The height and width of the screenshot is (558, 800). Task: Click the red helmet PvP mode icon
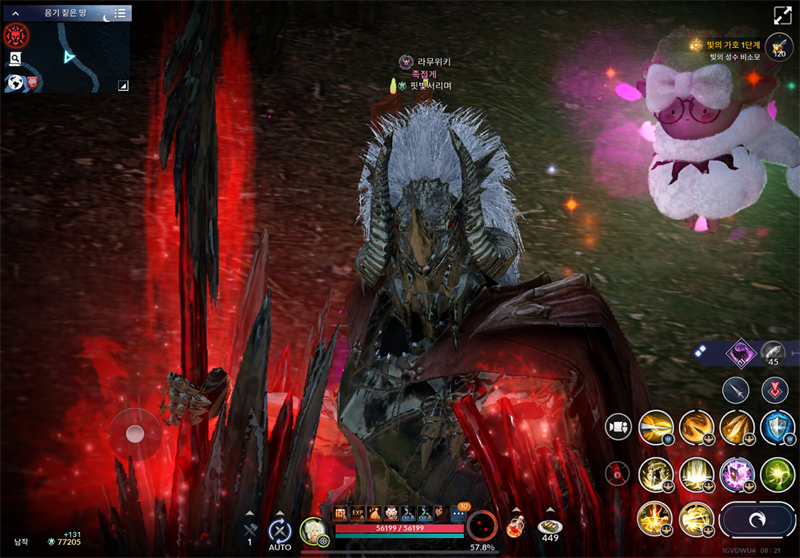pyautogui.click(x=16, y=36)
